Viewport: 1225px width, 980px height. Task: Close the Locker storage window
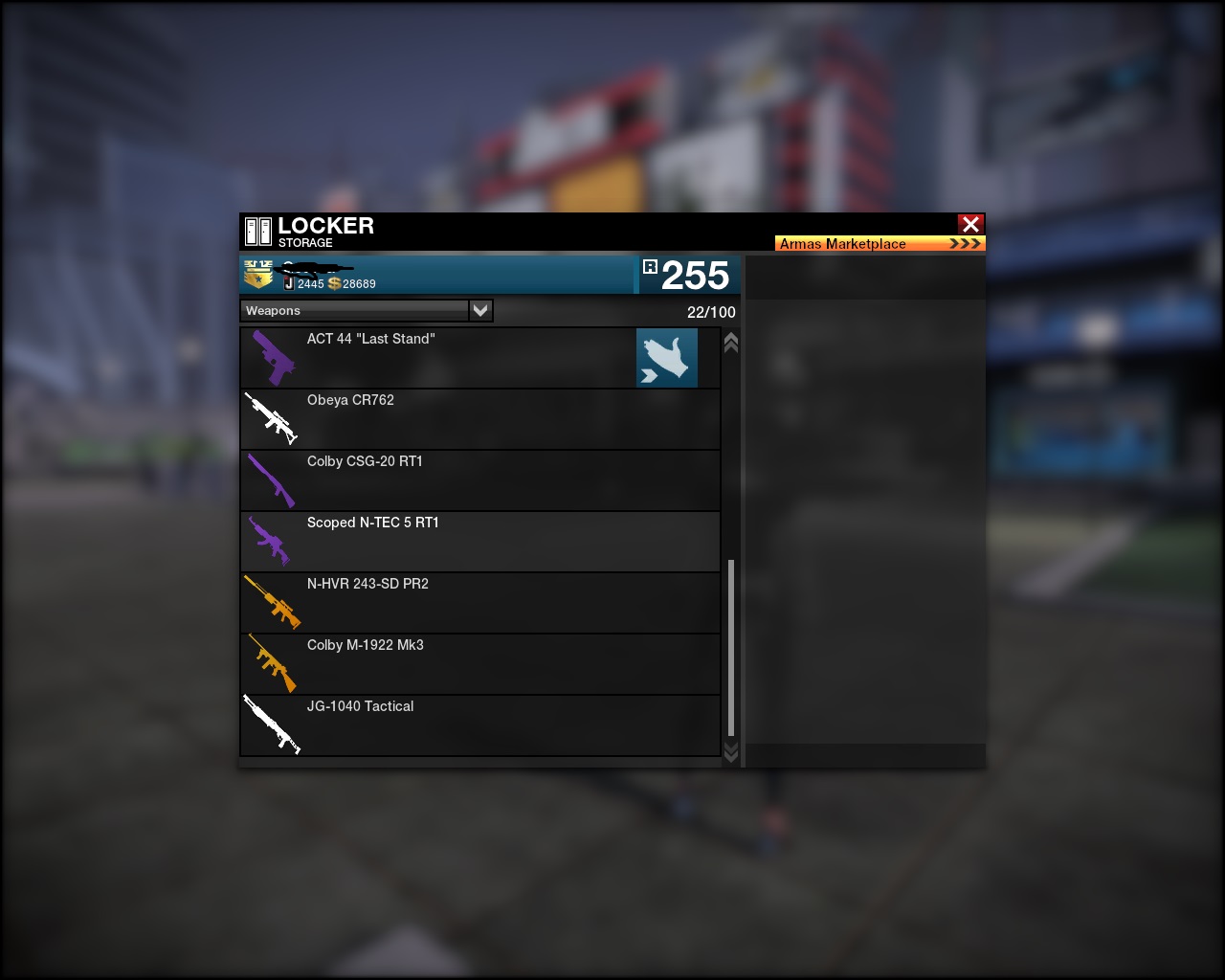[970, 224]
